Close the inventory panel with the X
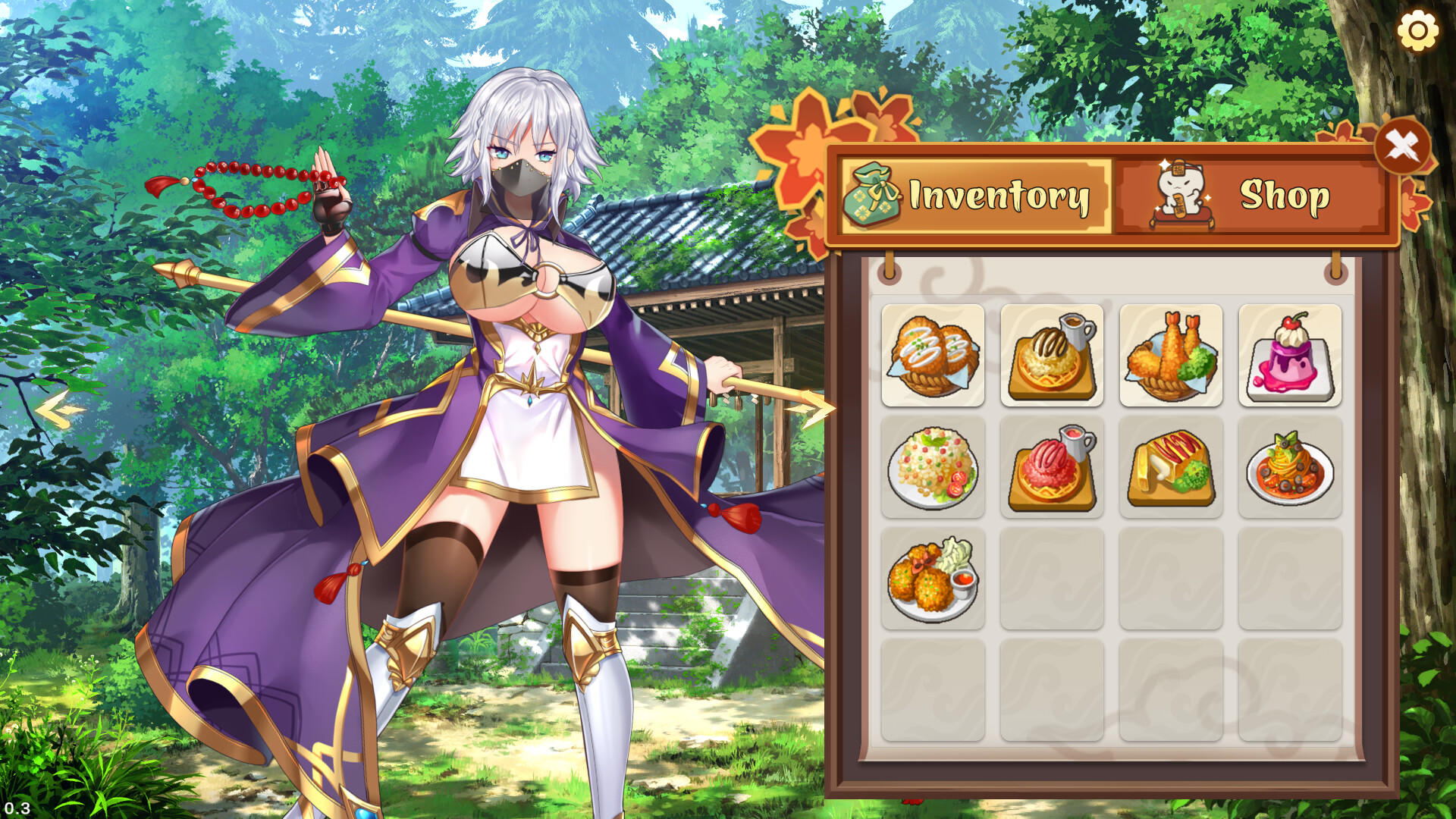1456x819 pixels. (1403, 144)
